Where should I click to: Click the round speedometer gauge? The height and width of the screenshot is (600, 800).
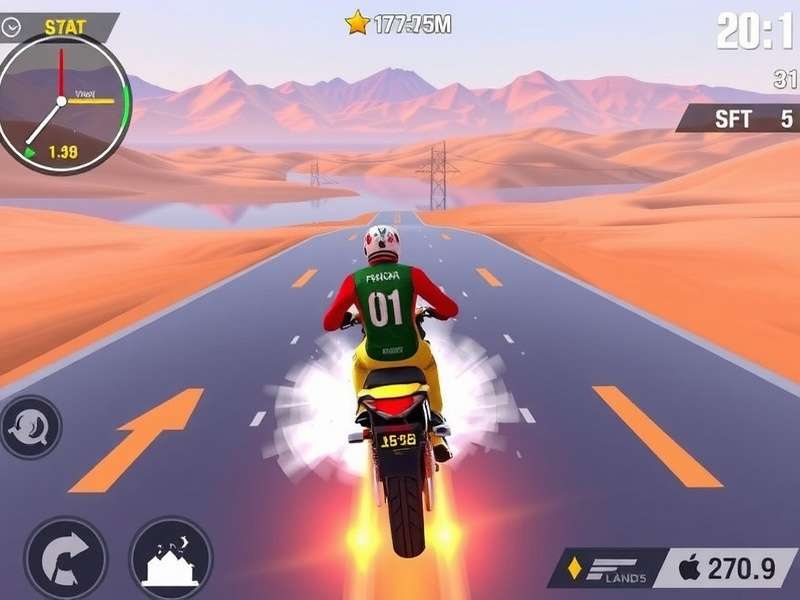tap(63, 103)
